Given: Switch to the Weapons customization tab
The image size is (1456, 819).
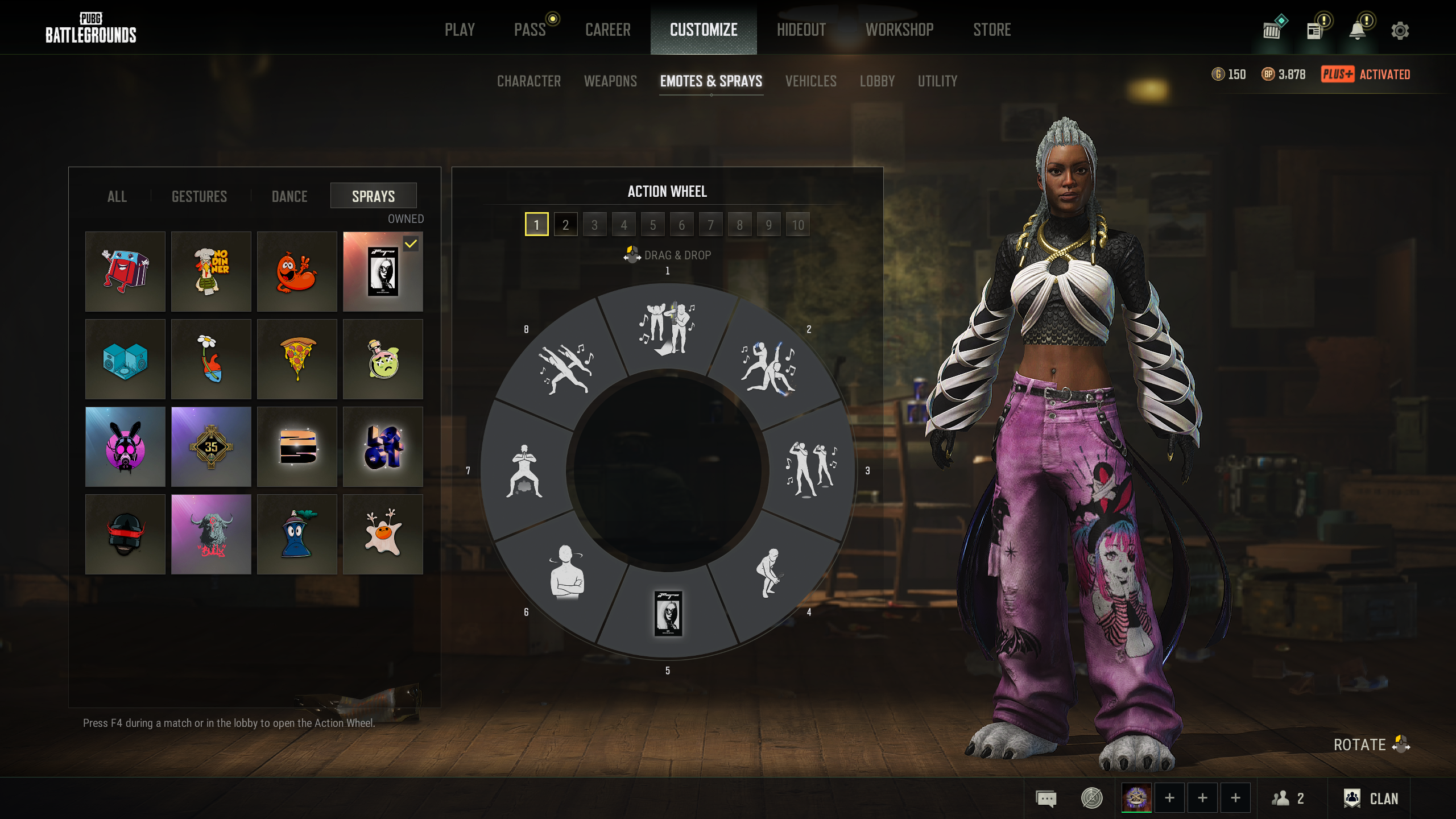Looking at the screenshot, I should coord(610,81).
